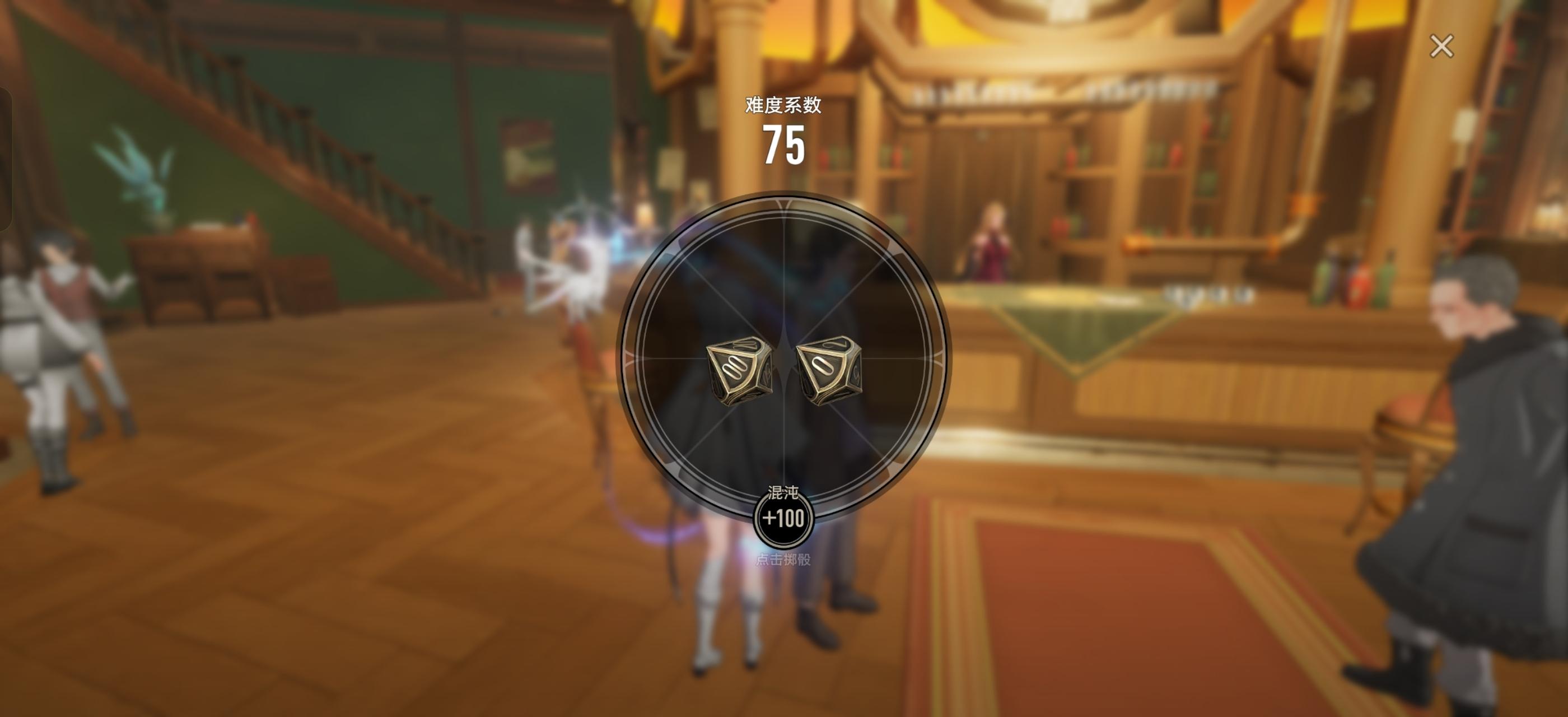Select the +100 chaos bonus badge
1568x717 pixels.
[x=783, y=518]
